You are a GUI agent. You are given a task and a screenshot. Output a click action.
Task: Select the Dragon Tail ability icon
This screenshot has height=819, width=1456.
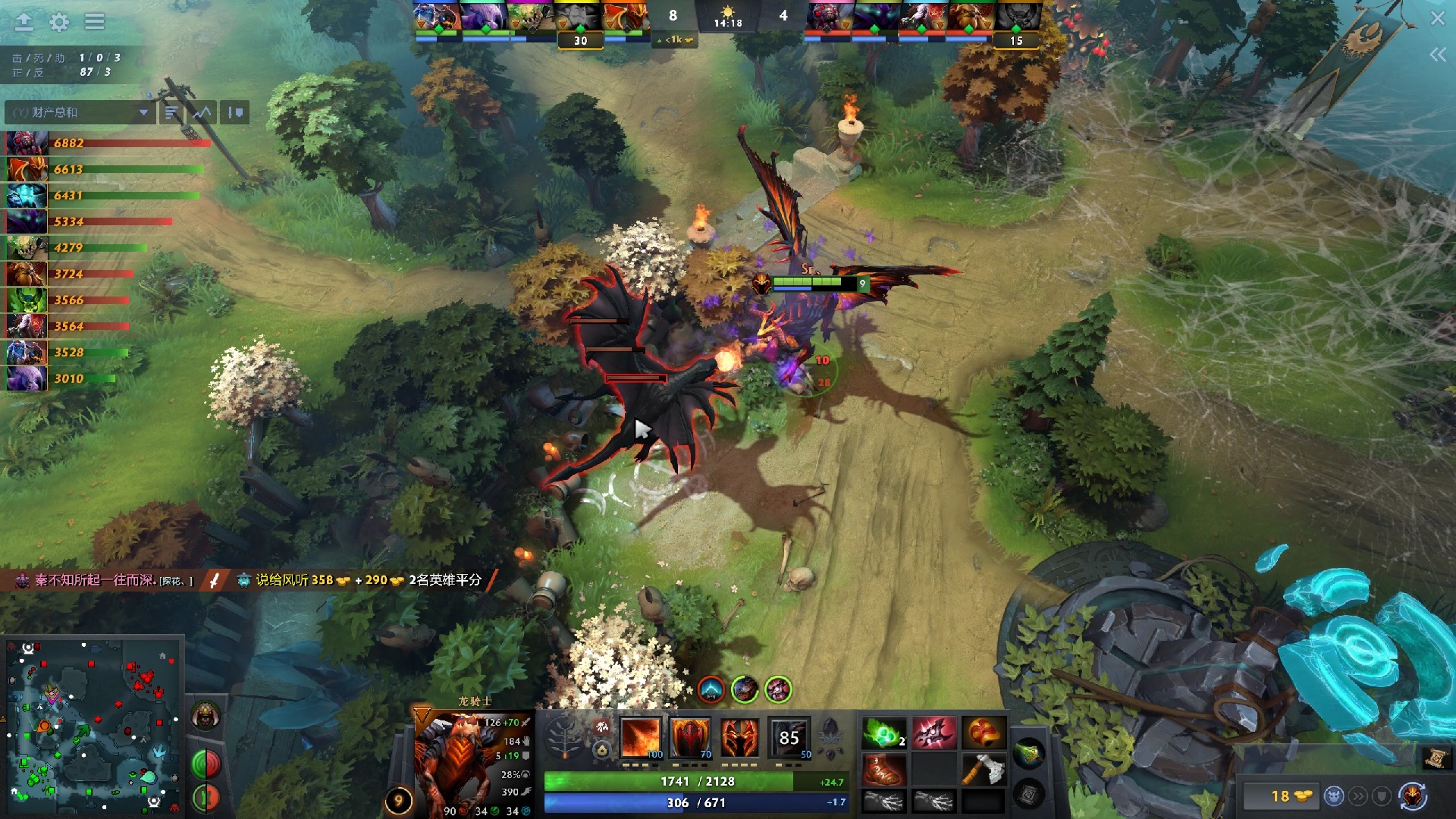click(x=689, y=737)
